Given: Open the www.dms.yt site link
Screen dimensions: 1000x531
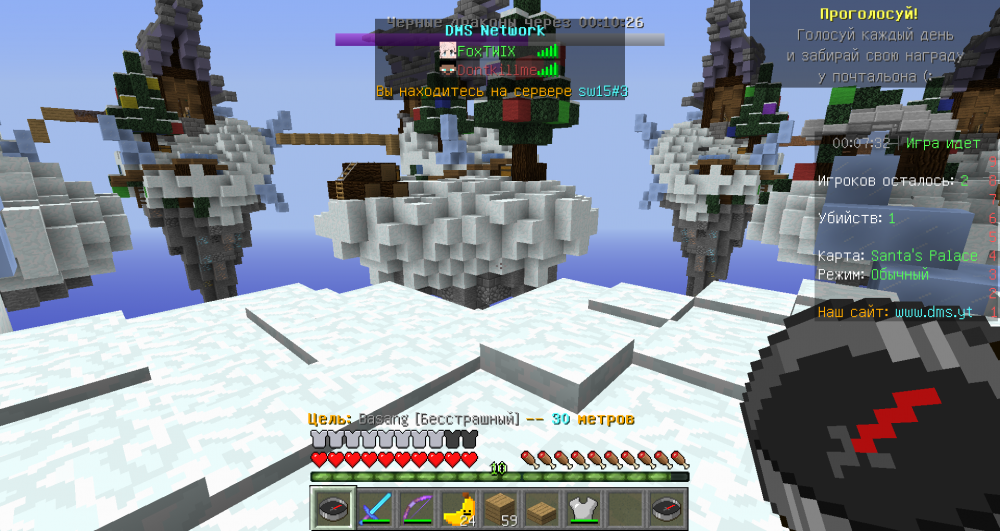Looking at the screenshot, I should coord(933,312).
